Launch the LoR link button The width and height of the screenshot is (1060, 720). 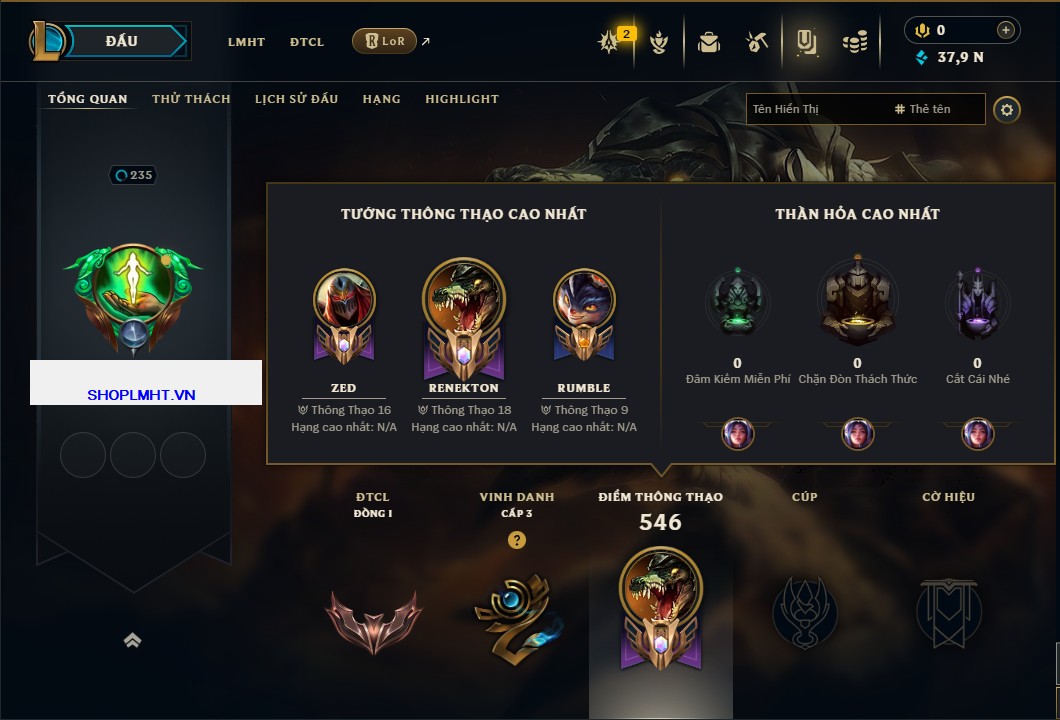(x=385, y=42)
